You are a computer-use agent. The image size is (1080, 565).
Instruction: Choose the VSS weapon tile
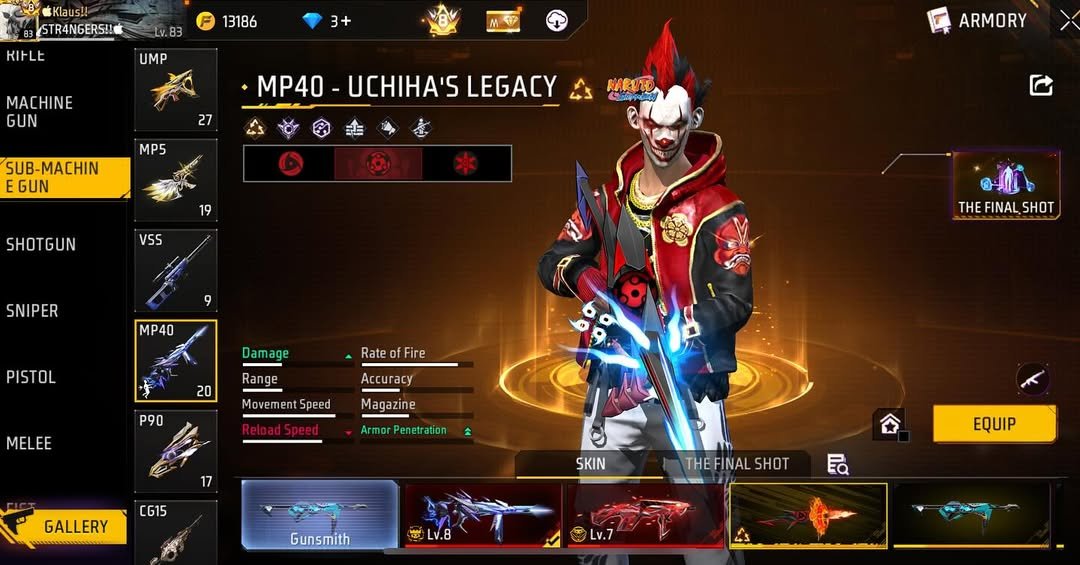[176, 270]
